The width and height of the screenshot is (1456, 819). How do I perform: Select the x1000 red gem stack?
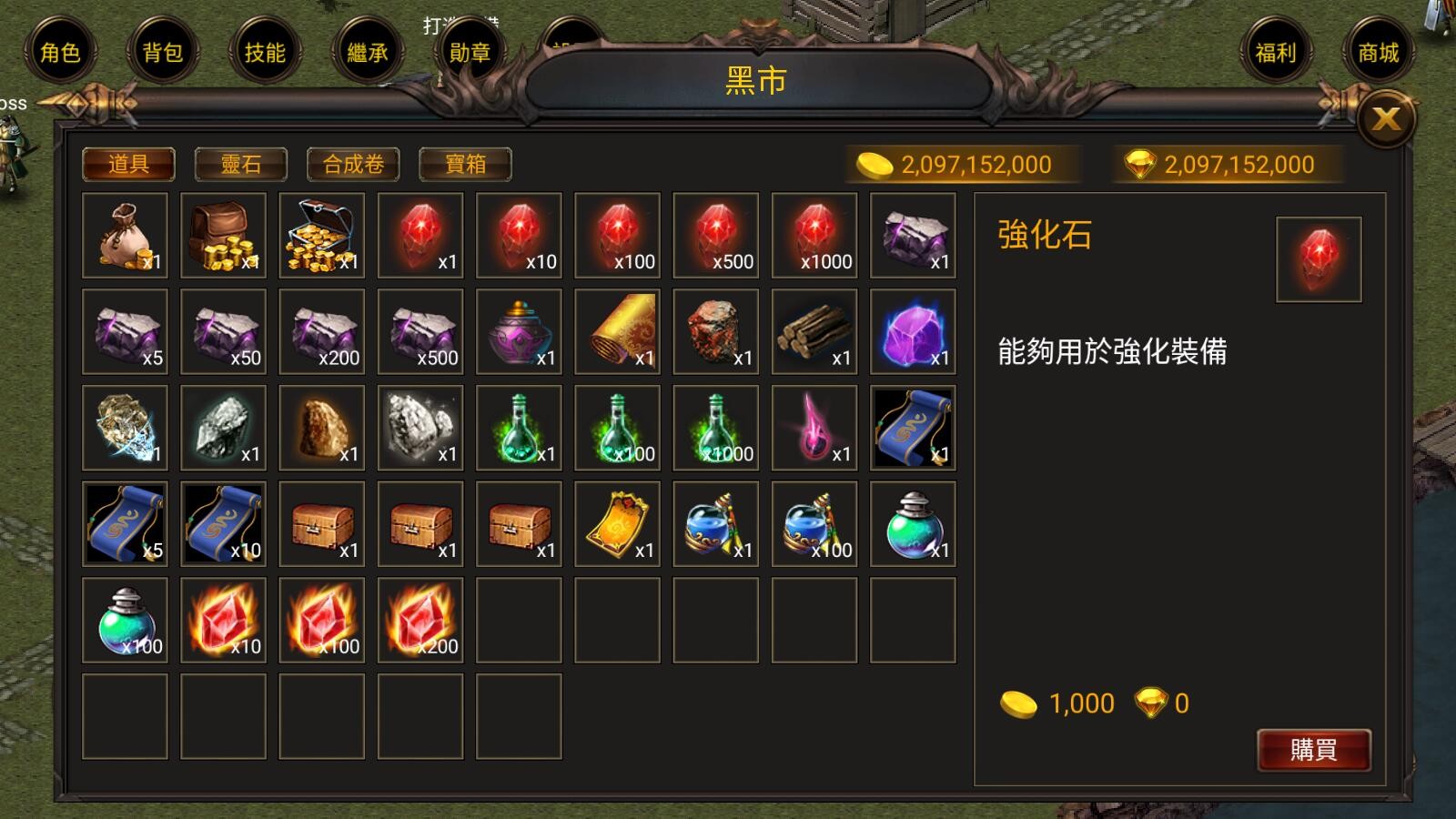pyautogui.click(x=813, y=238)
